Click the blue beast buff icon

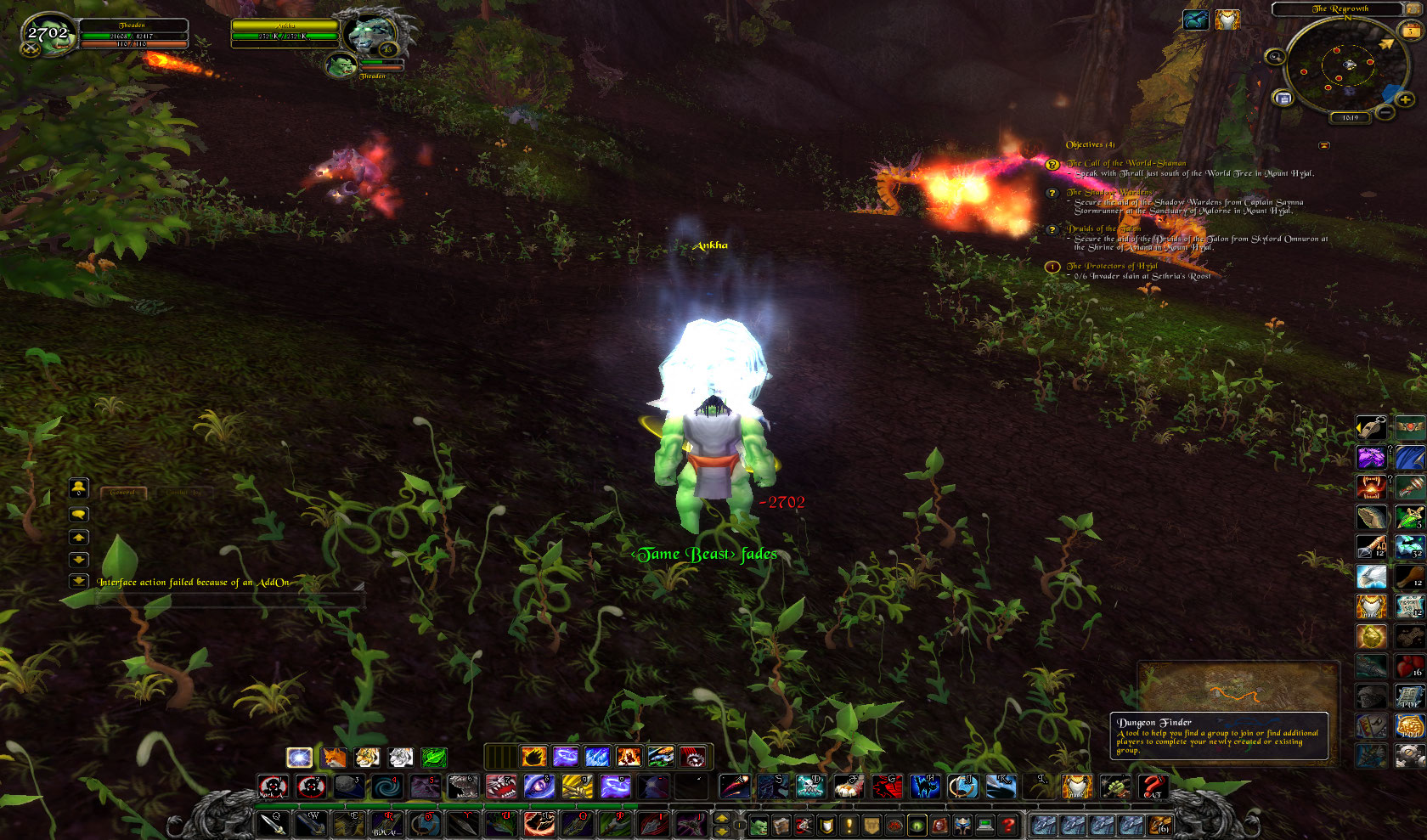tap(1195, 20)
